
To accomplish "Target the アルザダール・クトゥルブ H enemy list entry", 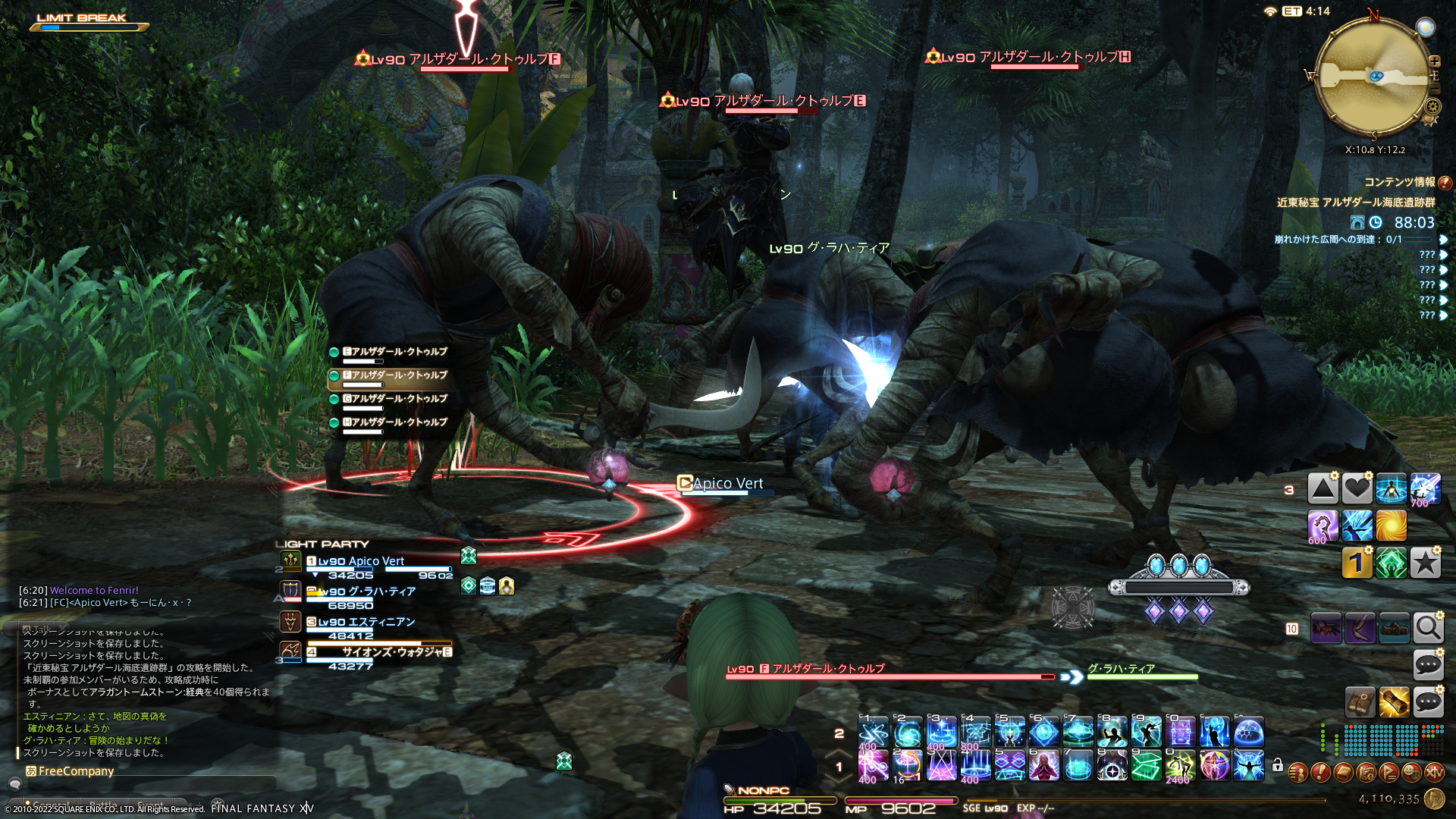I will coord(394,422).
